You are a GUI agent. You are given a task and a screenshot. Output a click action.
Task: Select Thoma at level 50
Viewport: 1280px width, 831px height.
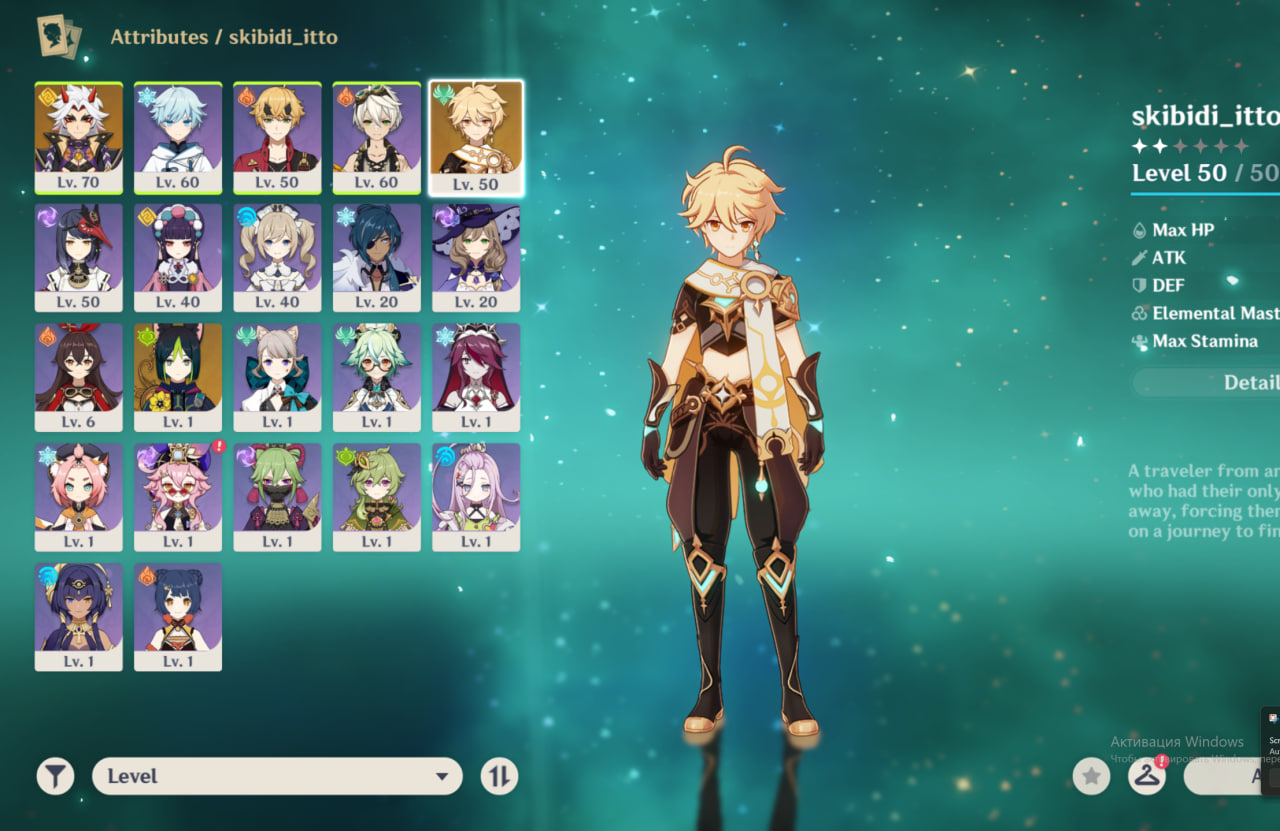click(x=277, y=137)
